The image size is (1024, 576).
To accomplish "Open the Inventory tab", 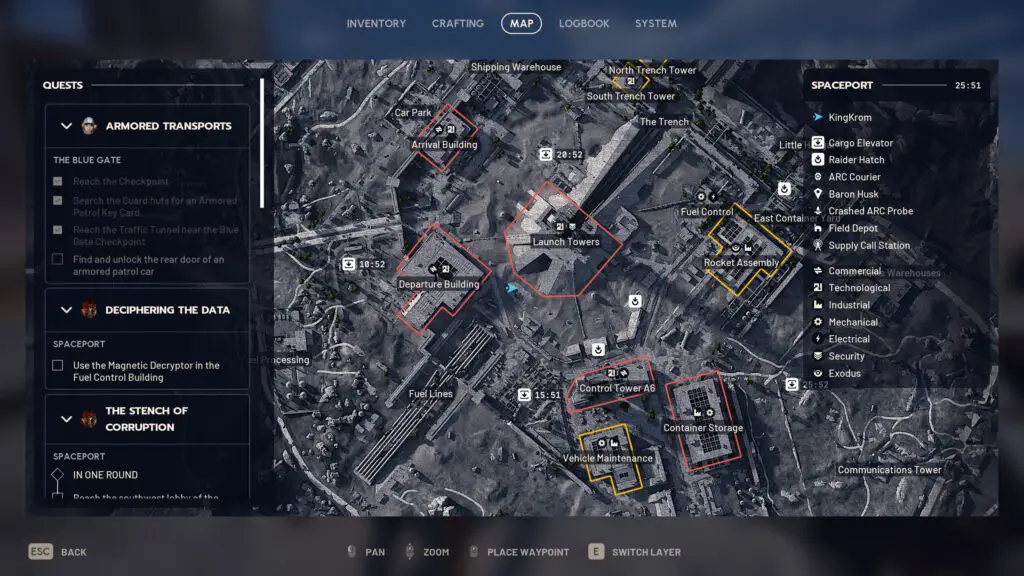I will click(x=376, y=23).
